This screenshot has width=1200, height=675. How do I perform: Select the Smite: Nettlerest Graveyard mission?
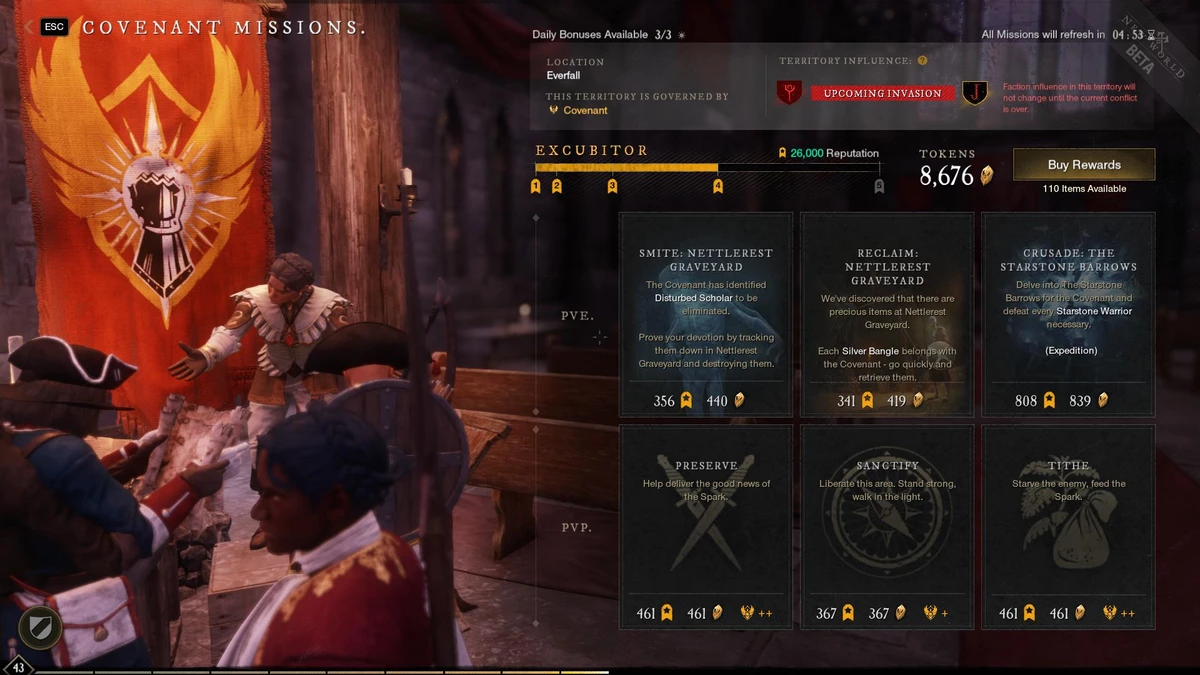coord(705,314)
